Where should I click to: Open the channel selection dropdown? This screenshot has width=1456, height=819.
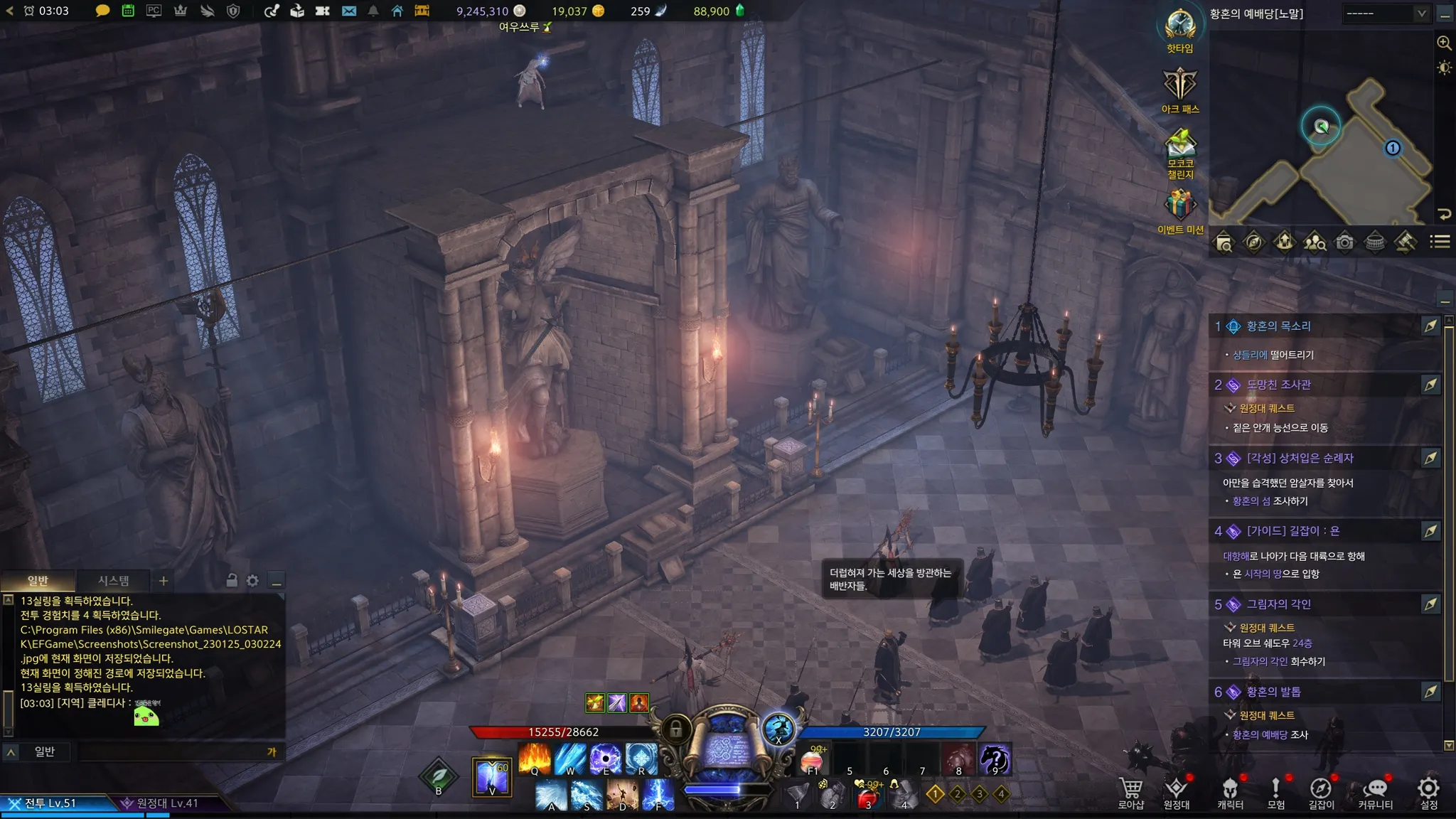pyautogui.click(x=1386, y=14)
